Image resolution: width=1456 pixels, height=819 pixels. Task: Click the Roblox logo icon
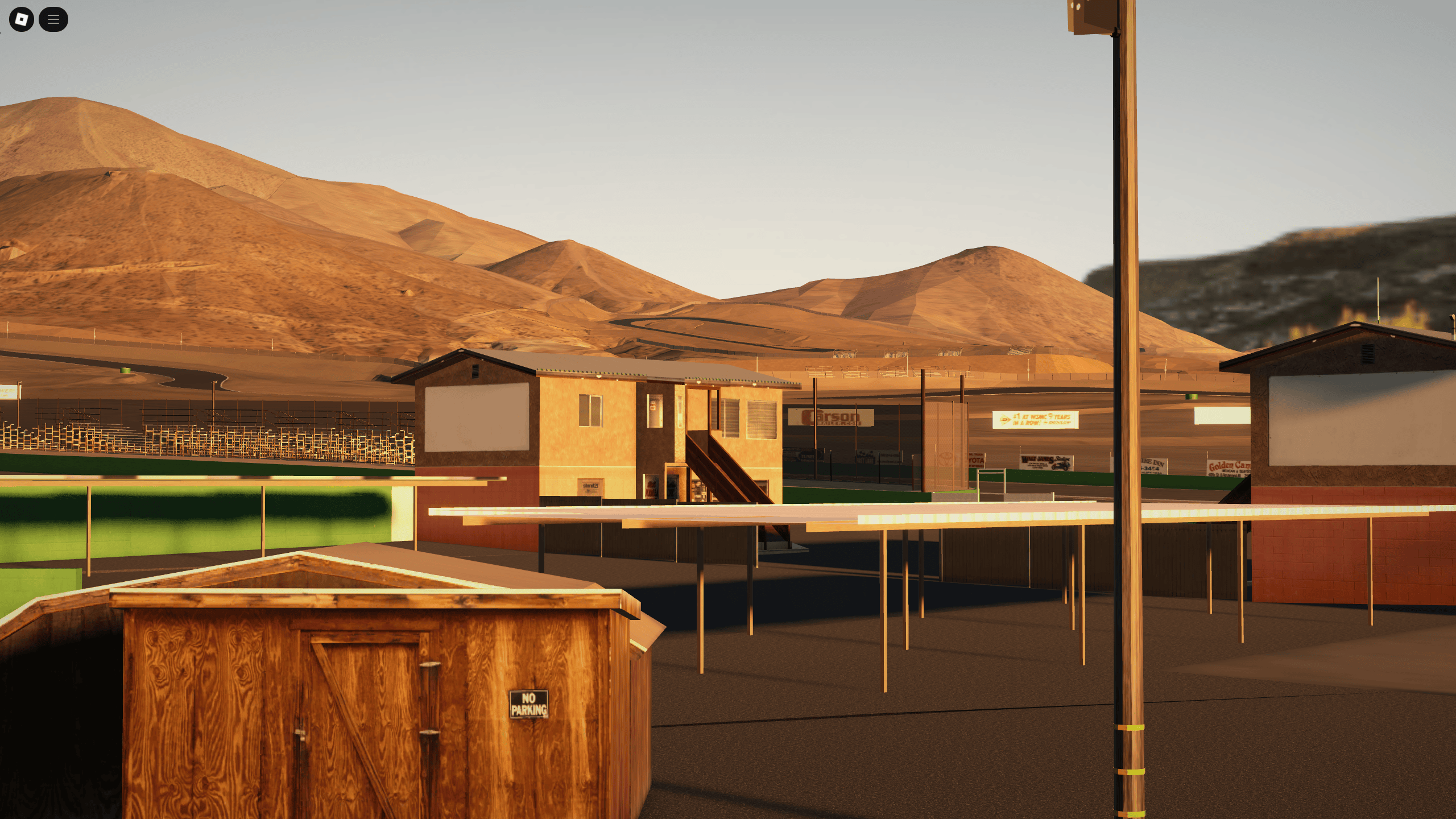(x=21, y=19)
